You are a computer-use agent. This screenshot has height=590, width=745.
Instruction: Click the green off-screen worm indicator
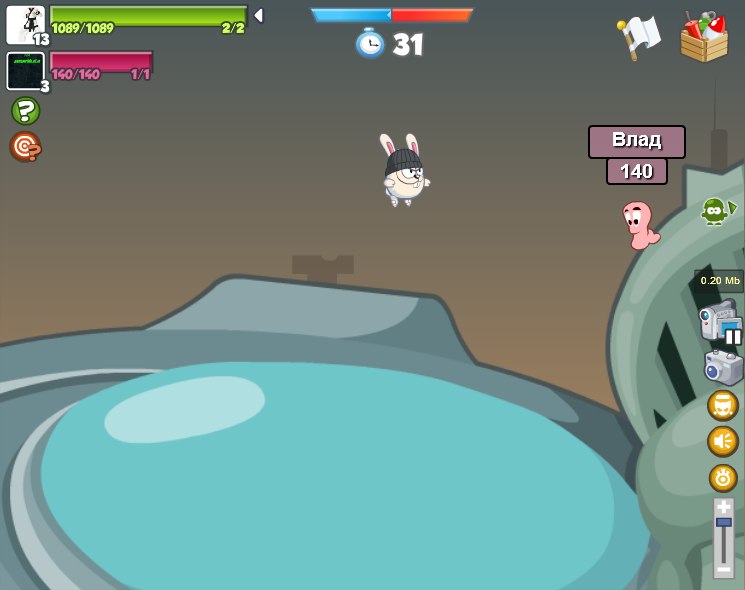tap(716, 210)
